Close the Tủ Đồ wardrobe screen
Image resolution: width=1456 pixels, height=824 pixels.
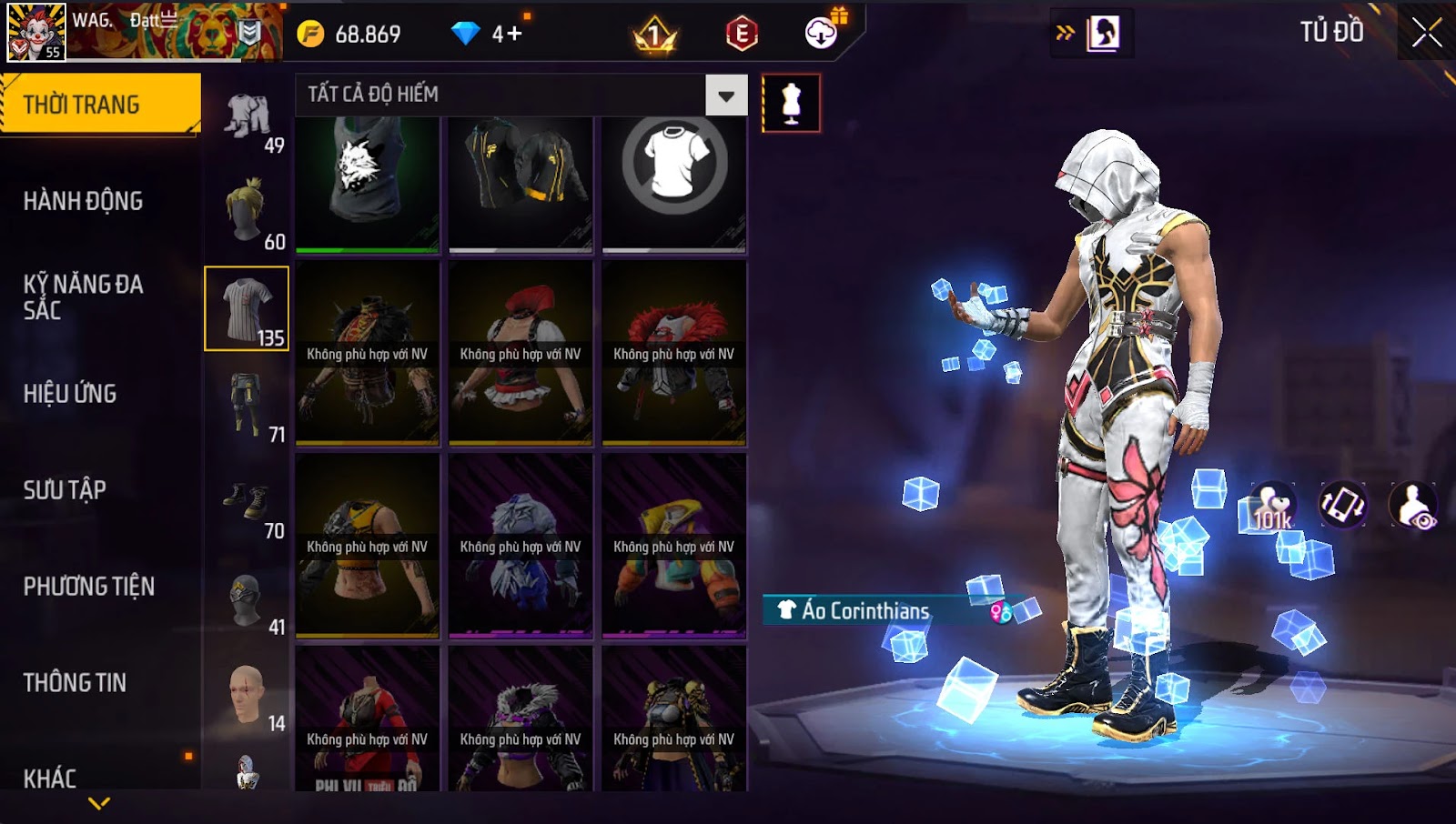pyautogui.click(x=1426, y=33)
